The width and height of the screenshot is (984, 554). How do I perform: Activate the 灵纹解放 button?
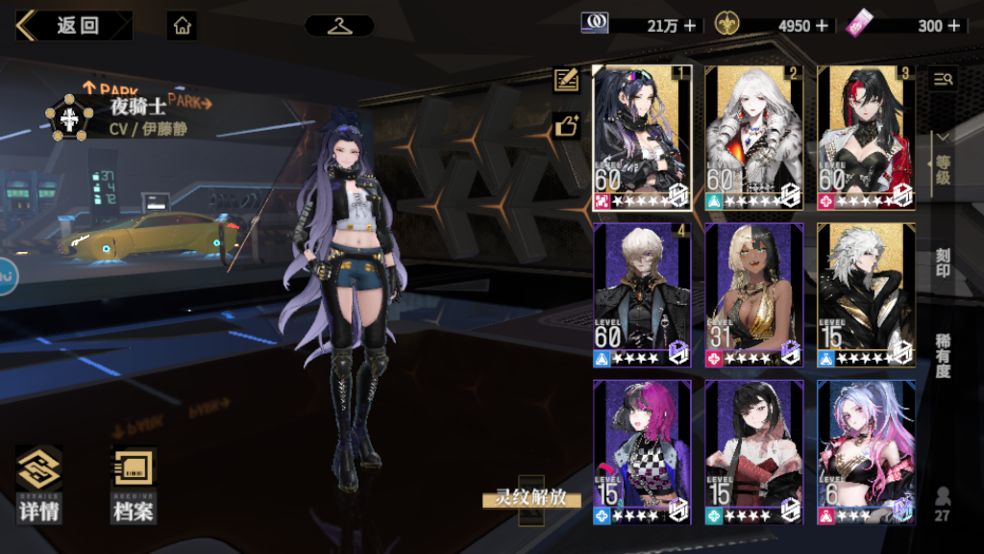tap(531, 498)
